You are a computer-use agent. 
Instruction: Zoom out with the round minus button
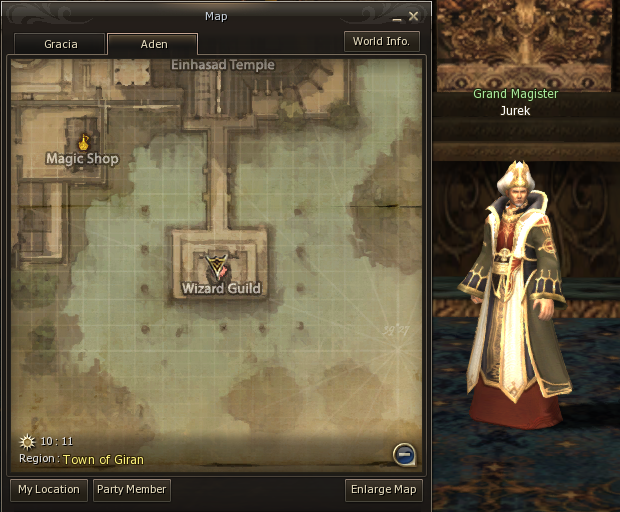tap(404, 455)
